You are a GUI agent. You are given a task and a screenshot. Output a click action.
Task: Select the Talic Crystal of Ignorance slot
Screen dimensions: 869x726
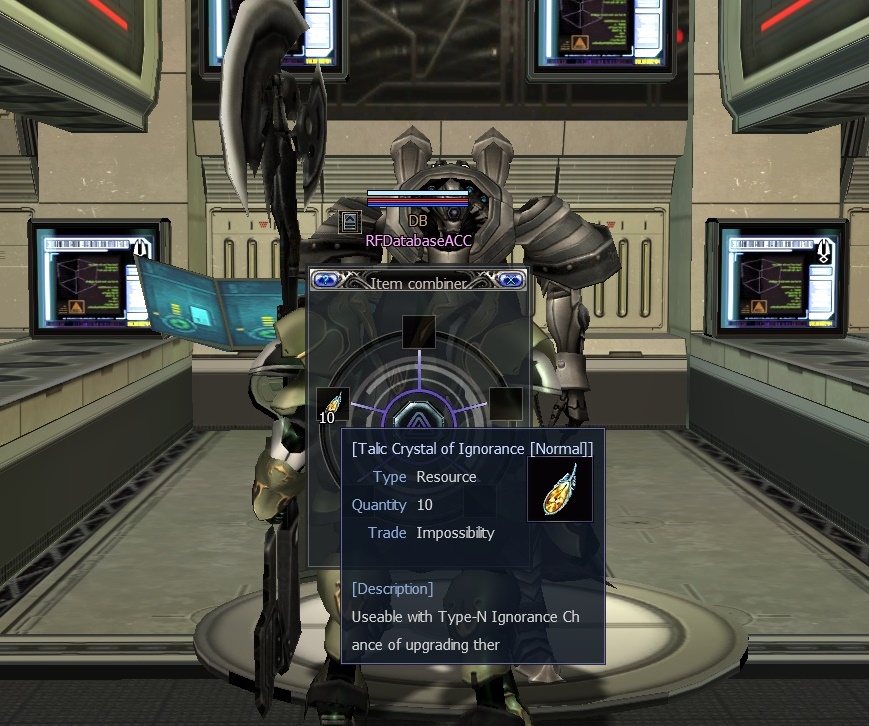(x=333, y=404)
